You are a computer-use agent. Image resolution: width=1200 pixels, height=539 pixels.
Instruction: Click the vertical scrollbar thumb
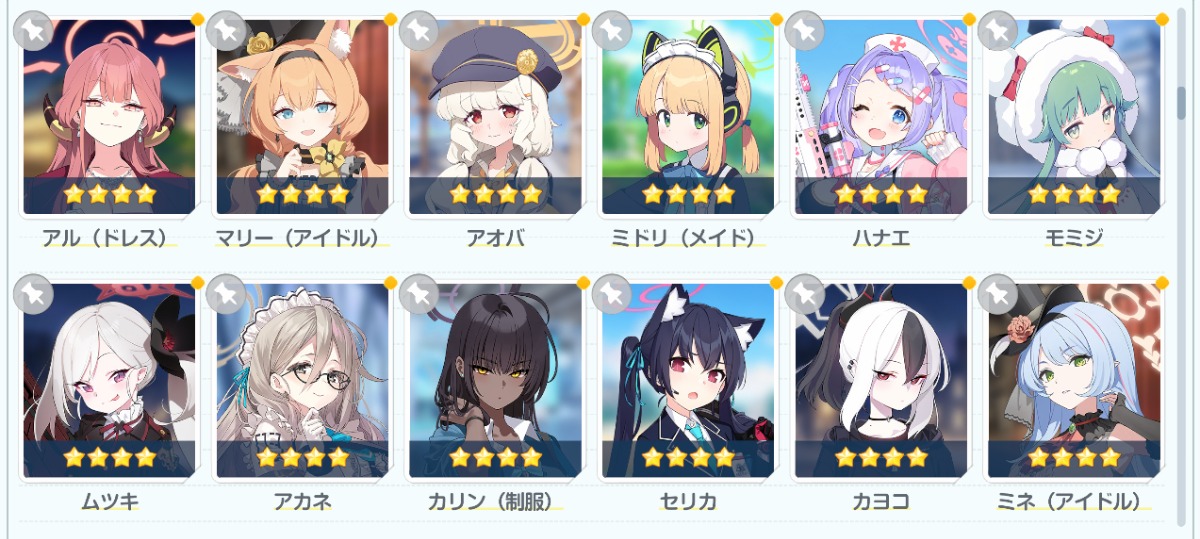(1182, 100)
